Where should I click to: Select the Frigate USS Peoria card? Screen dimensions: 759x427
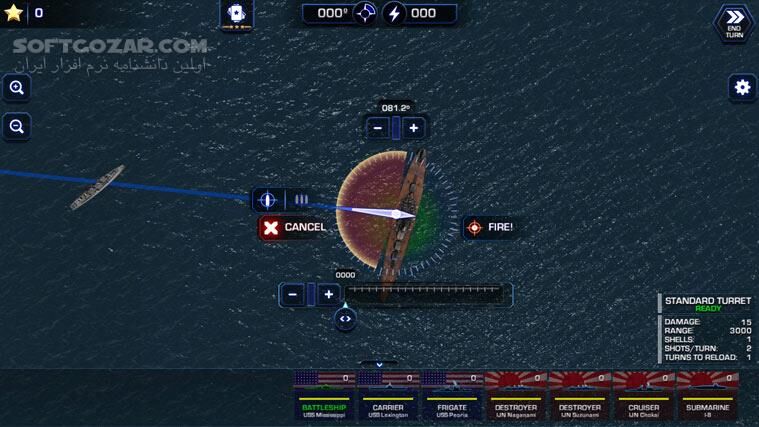(x=452, y=394)
